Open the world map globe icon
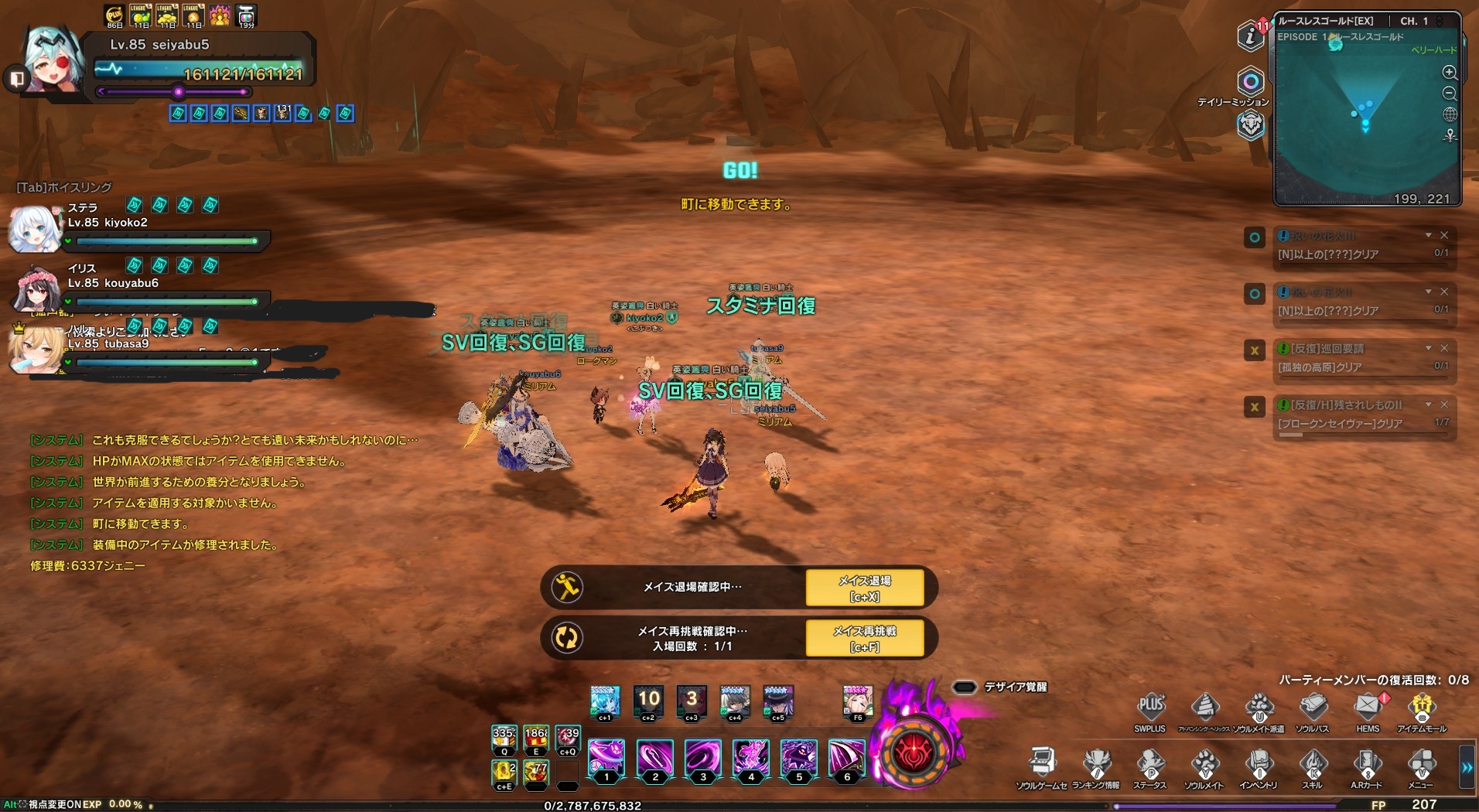Image resolution: width=1479 pixels, height=812 pixels. point(1450,114)
